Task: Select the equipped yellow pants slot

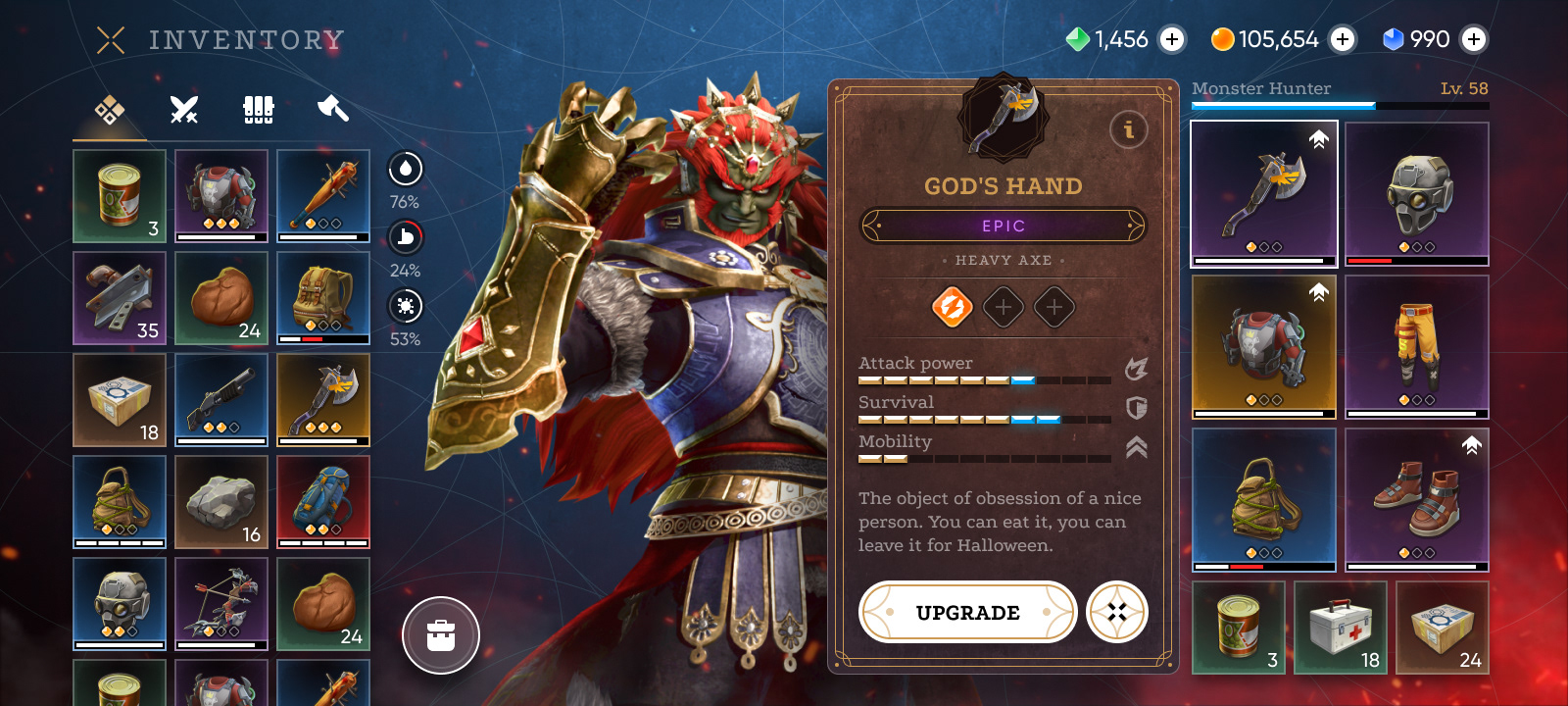Action: (x=1417, y=346)
